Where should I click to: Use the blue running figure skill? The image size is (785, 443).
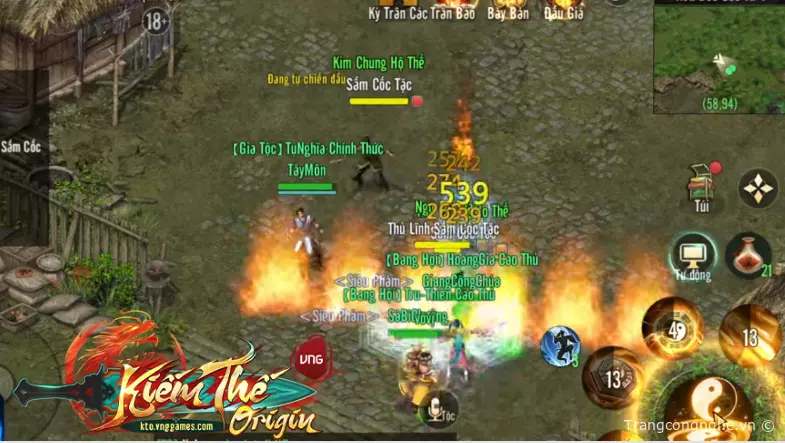(560, 346)
